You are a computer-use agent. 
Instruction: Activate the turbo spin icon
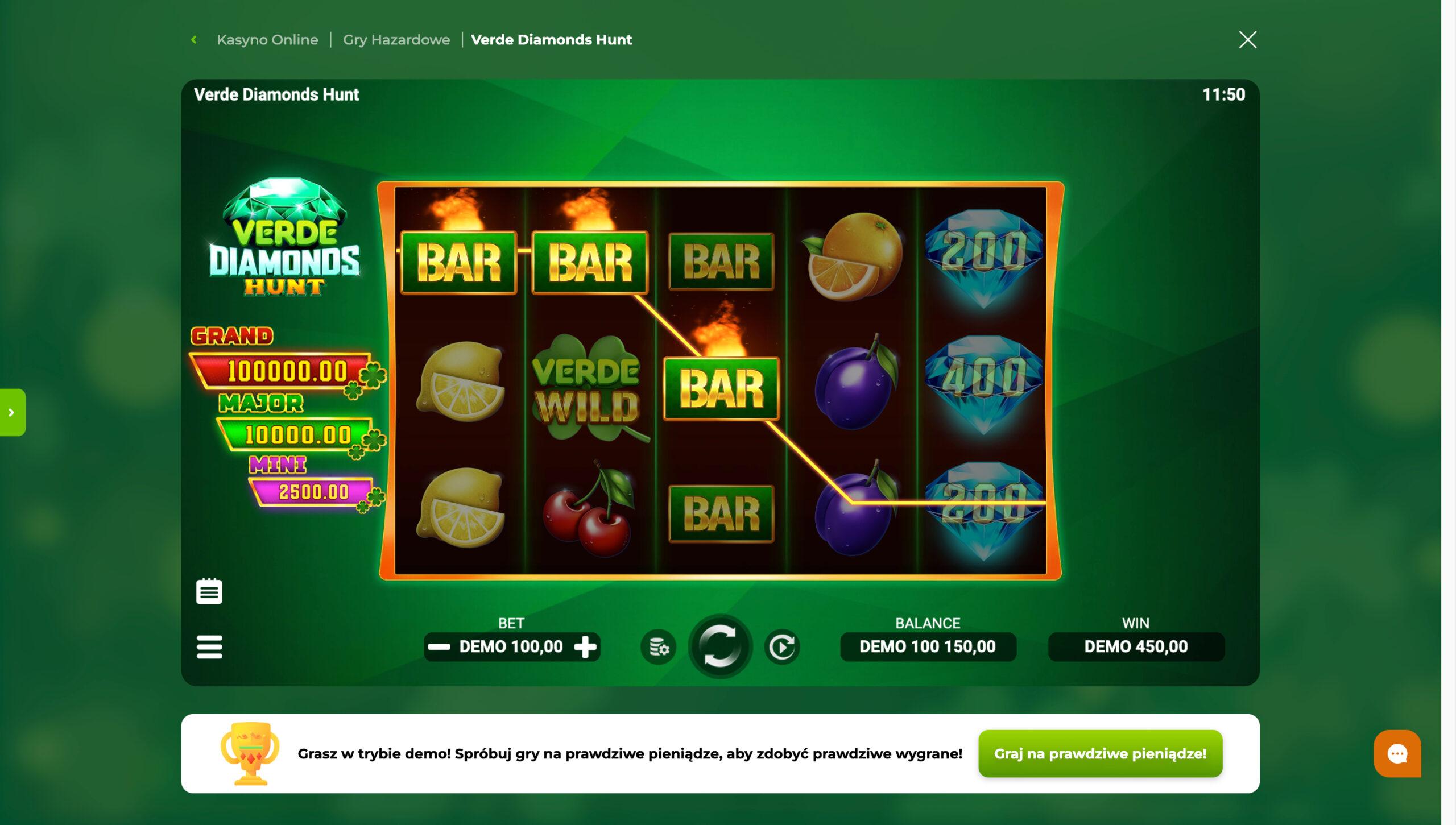(783, 646)
